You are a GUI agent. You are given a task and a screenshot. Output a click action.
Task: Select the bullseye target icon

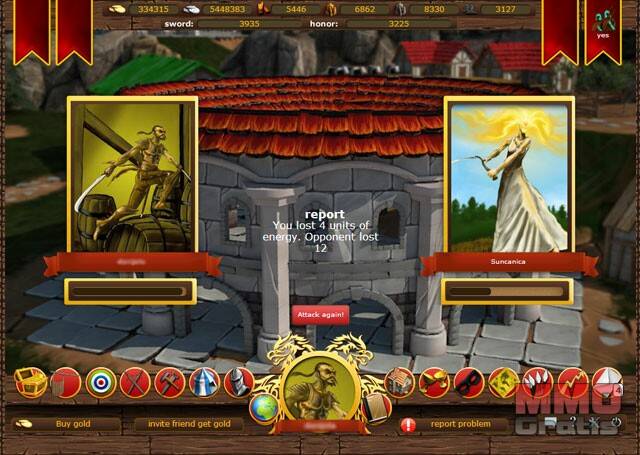coord(101,382)
